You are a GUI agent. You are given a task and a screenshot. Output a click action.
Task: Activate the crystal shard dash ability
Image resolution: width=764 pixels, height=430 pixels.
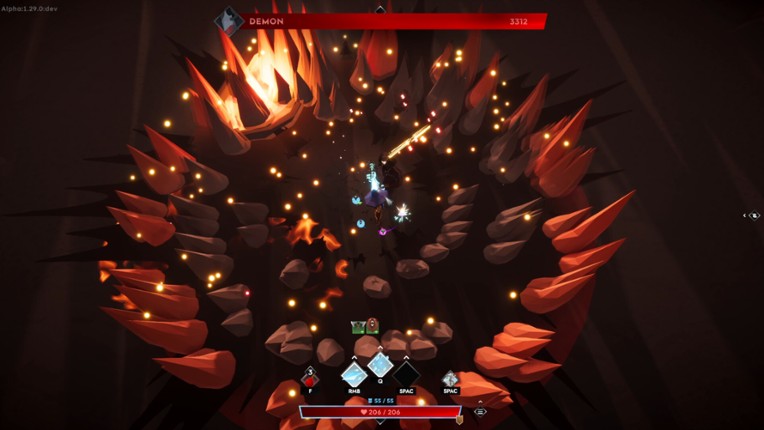coord(451,379)
